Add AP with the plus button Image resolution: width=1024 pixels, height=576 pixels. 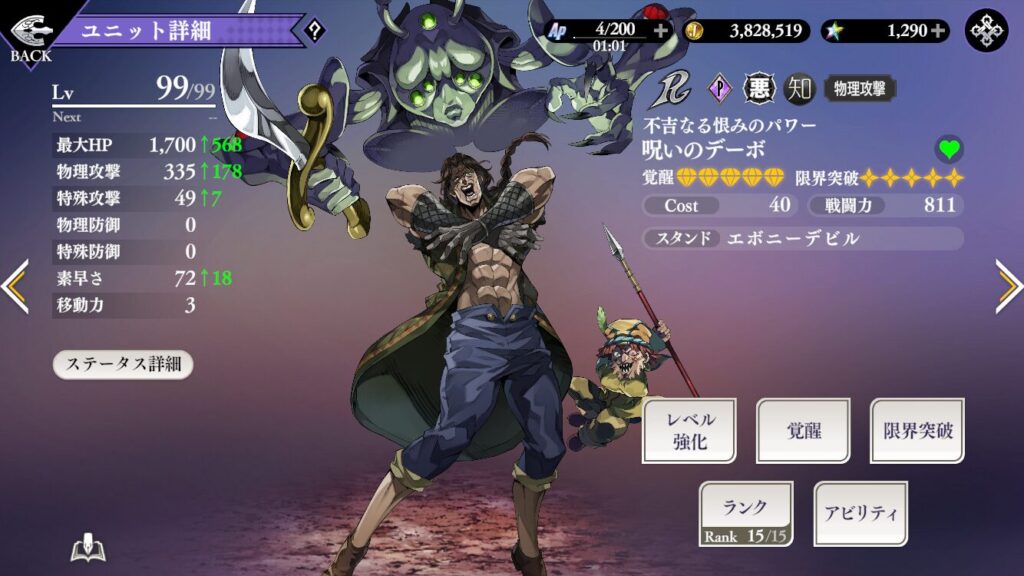click(660, 30)
